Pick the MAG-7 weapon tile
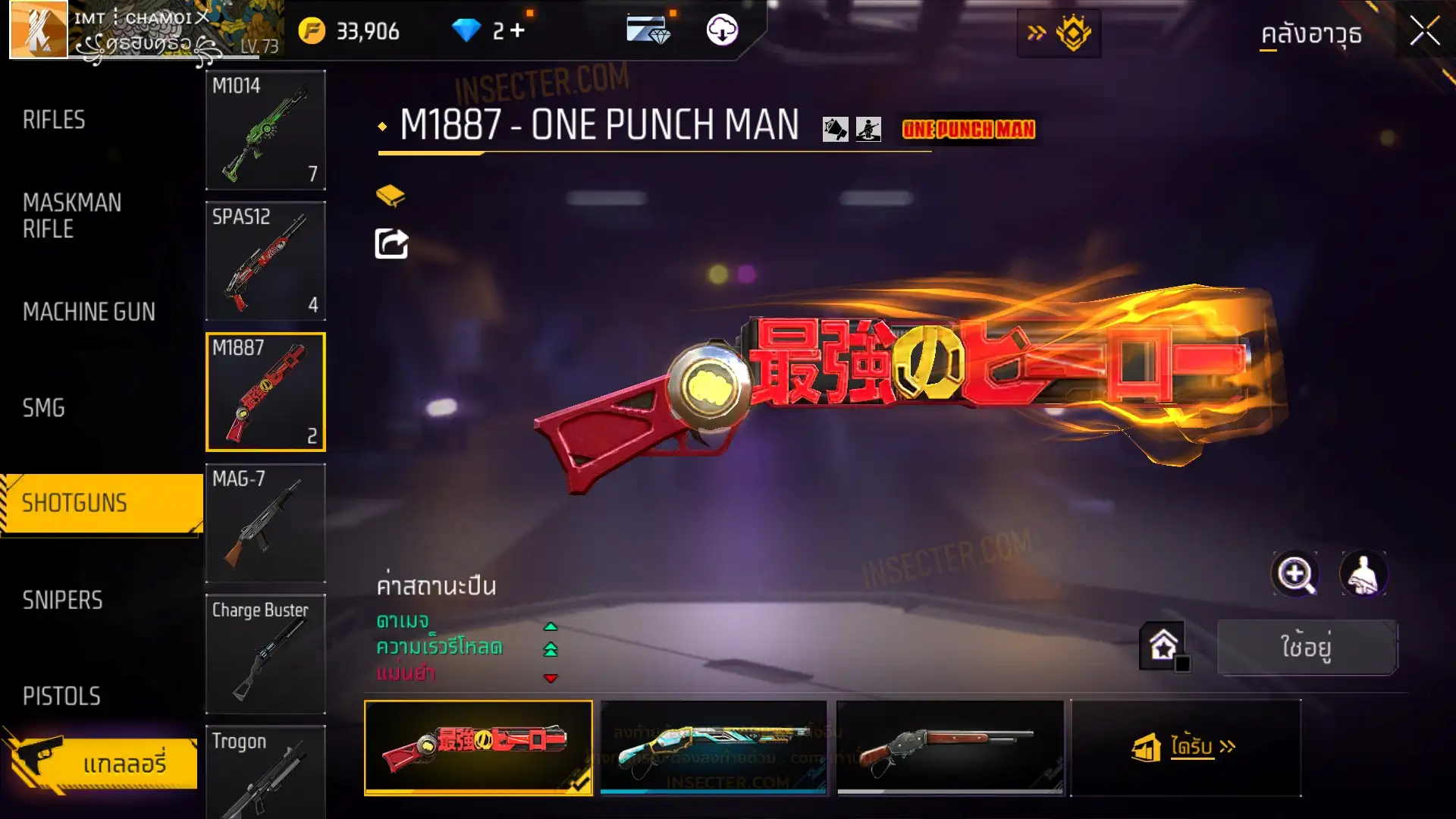The image size is (1456, 819). [x=265, y=523]
